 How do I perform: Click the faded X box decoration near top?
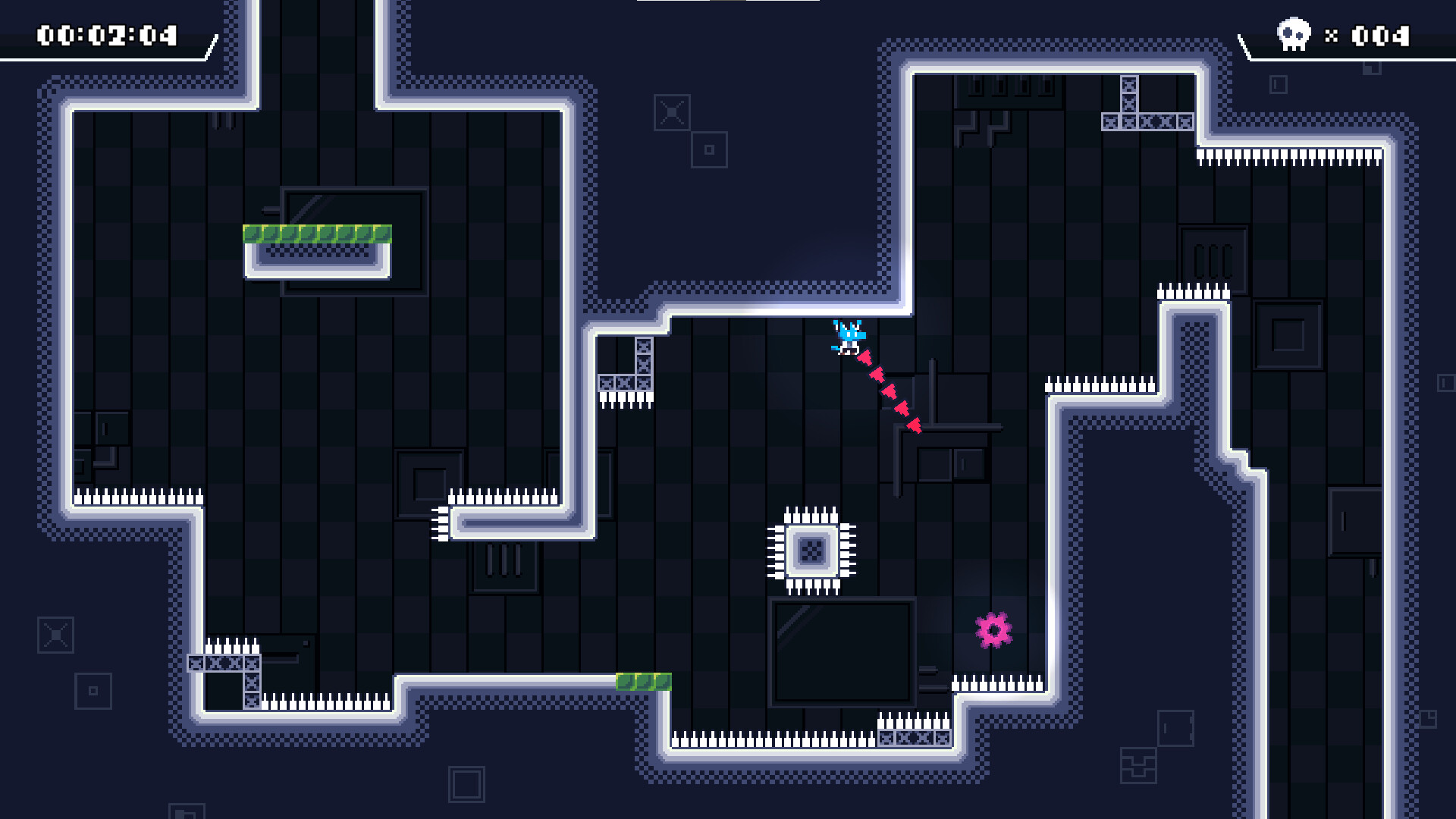pos(671,114)
